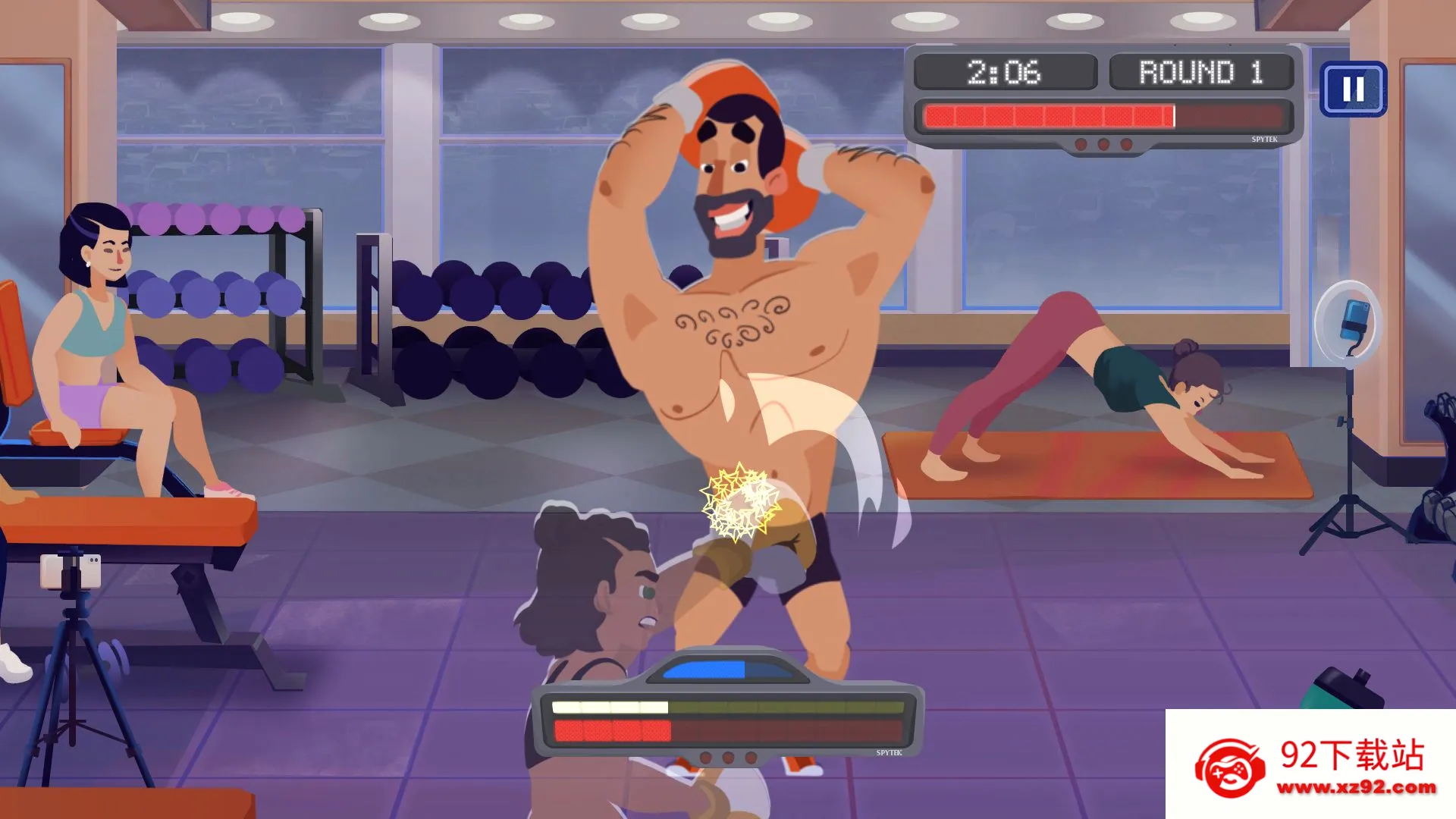Click the SPYTEK logo on the top scoreboard
This screenshot has width=1456, height=819.
coord(1265,138)
